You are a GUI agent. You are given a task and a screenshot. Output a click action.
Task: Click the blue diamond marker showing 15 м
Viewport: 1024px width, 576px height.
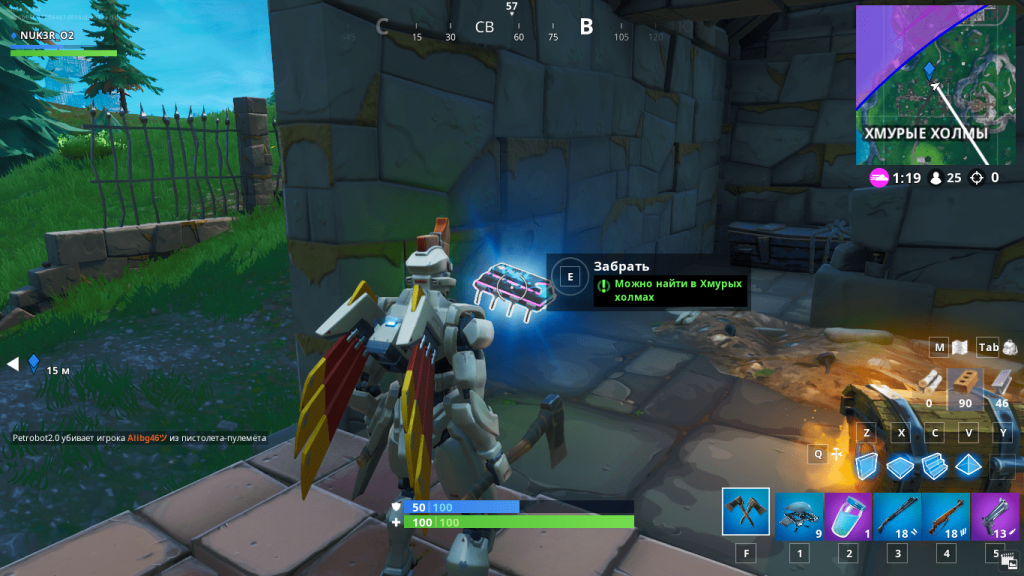[x=33, y=363]
